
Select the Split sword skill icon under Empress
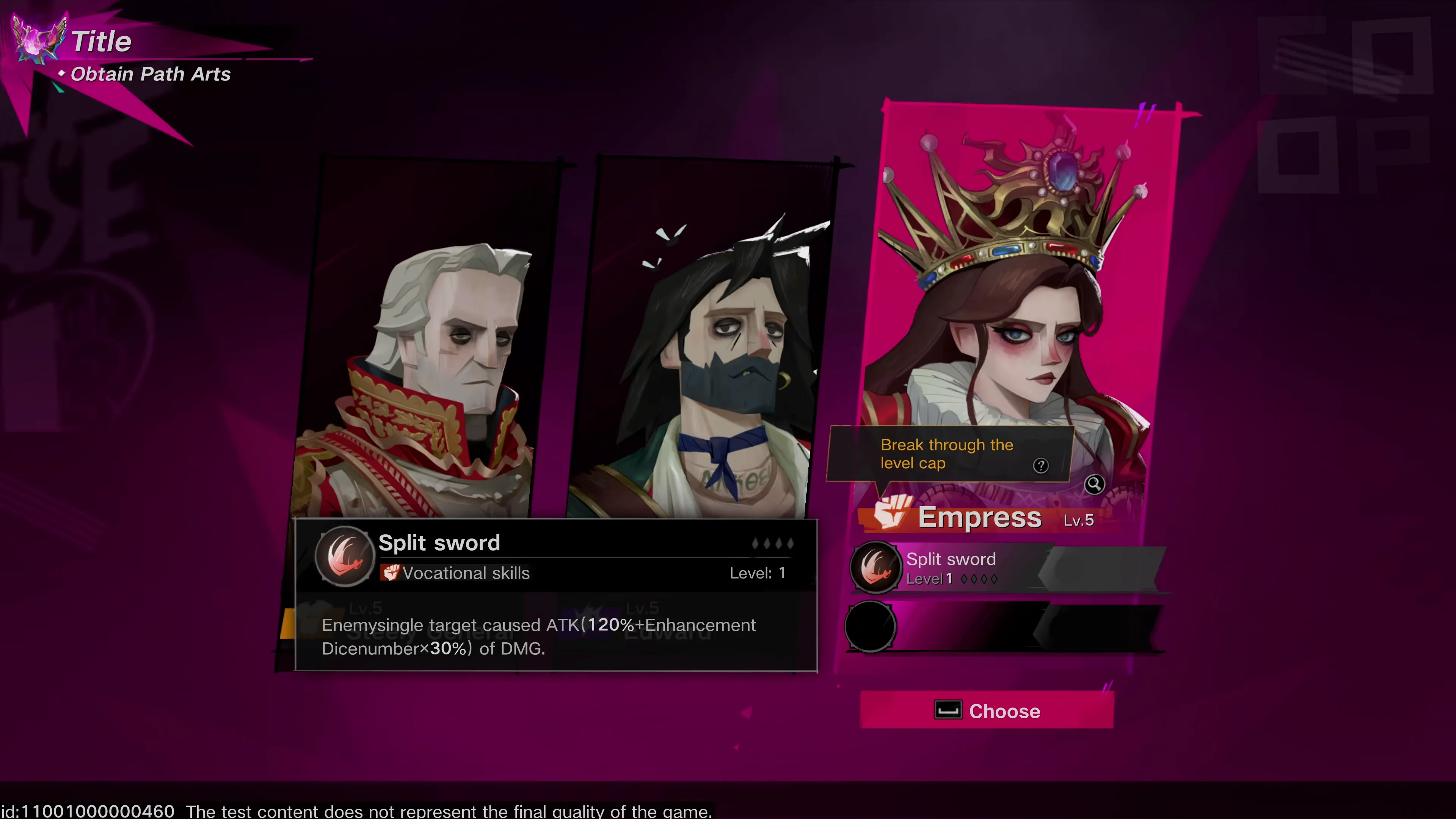[875, 568]
